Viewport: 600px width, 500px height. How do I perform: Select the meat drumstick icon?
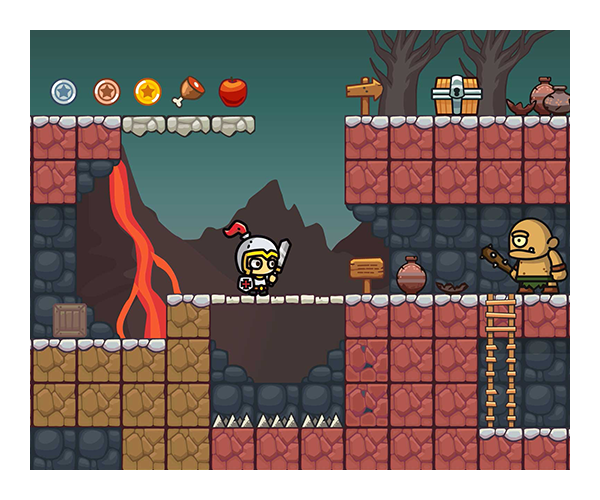[x=189, y=92]
